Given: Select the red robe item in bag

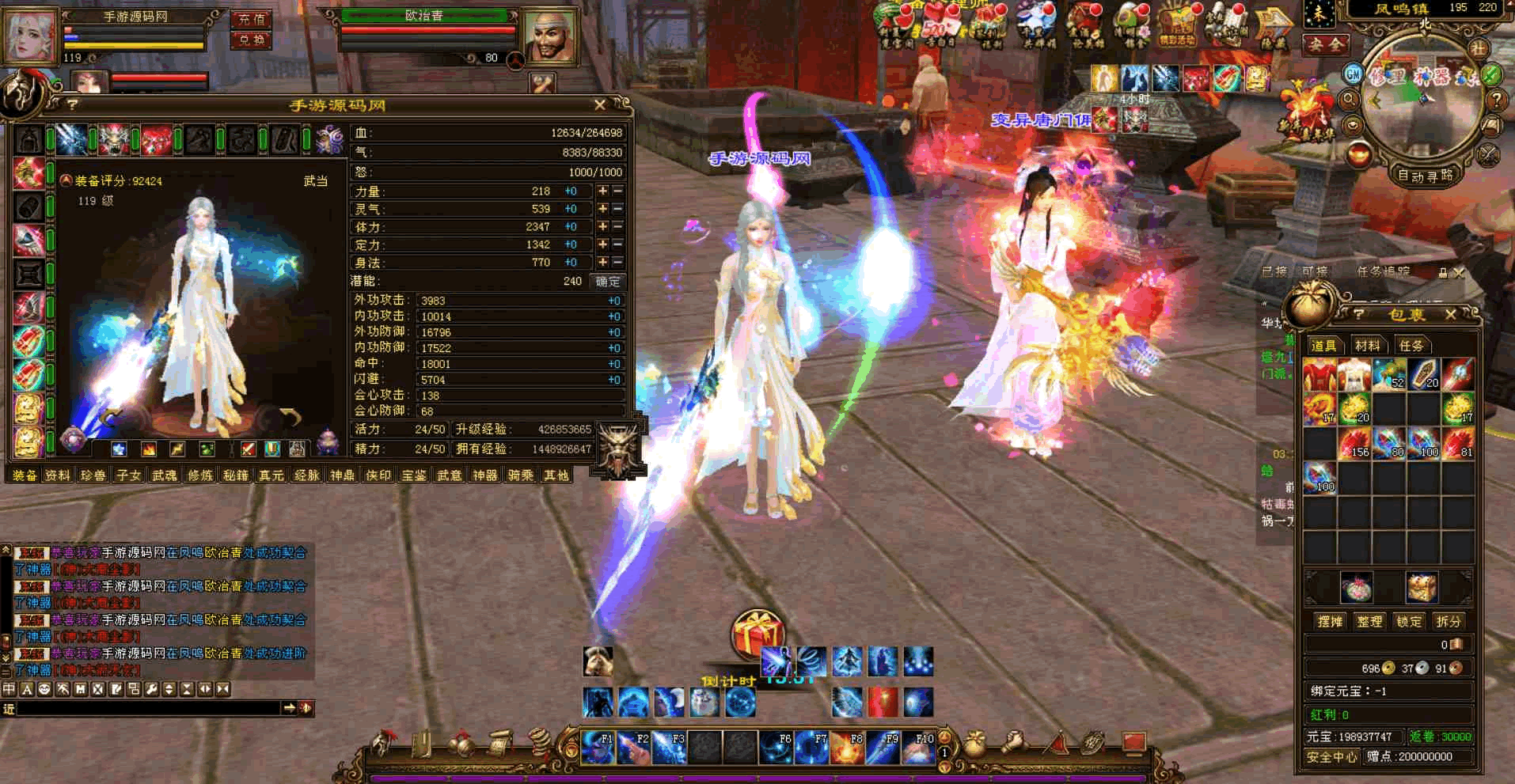Looking at the screenshot, I should click(1319, 375).
